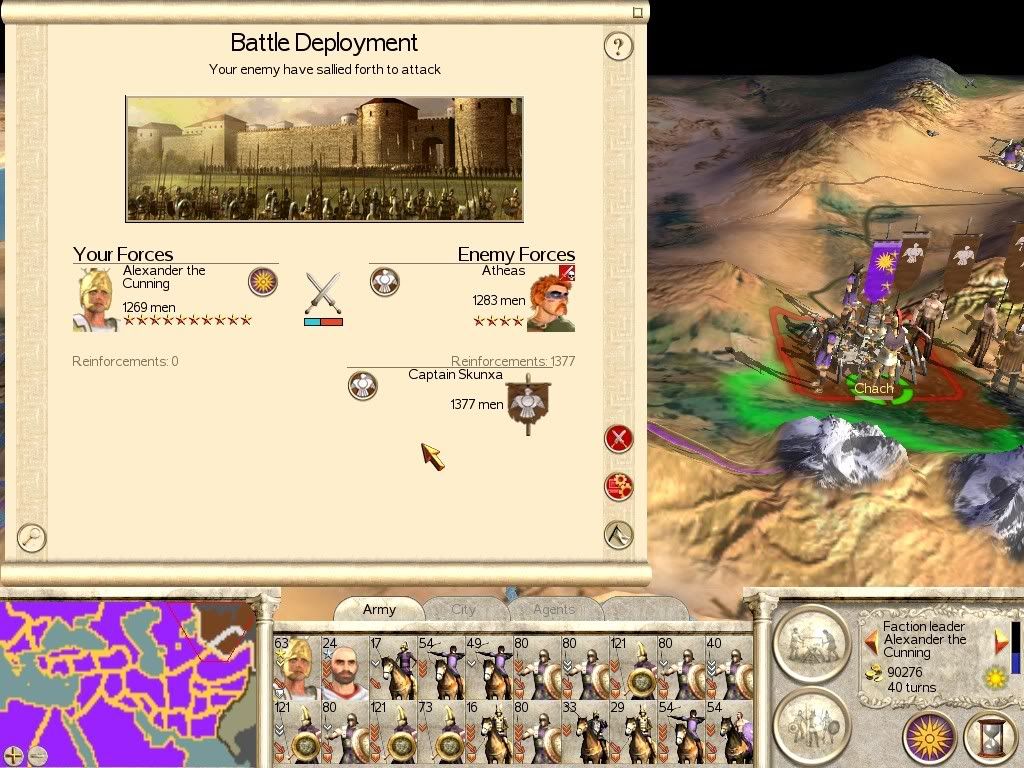Viewport: 1024px width, 768px height.
Task: Show Alexander the Cunning's portrait details
Action: 96,300
